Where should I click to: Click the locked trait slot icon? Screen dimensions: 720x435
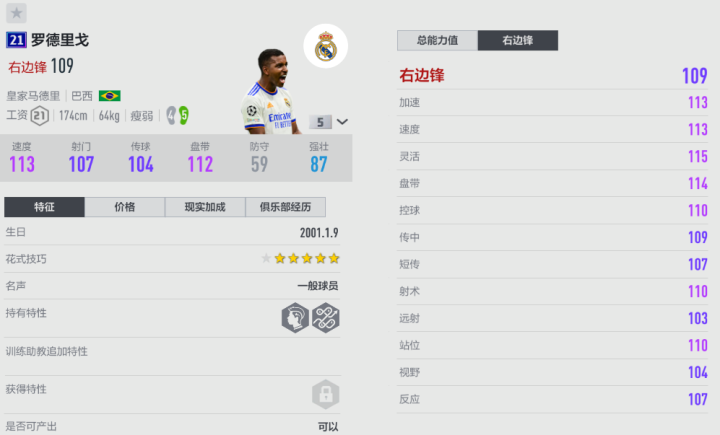[326, 393]
